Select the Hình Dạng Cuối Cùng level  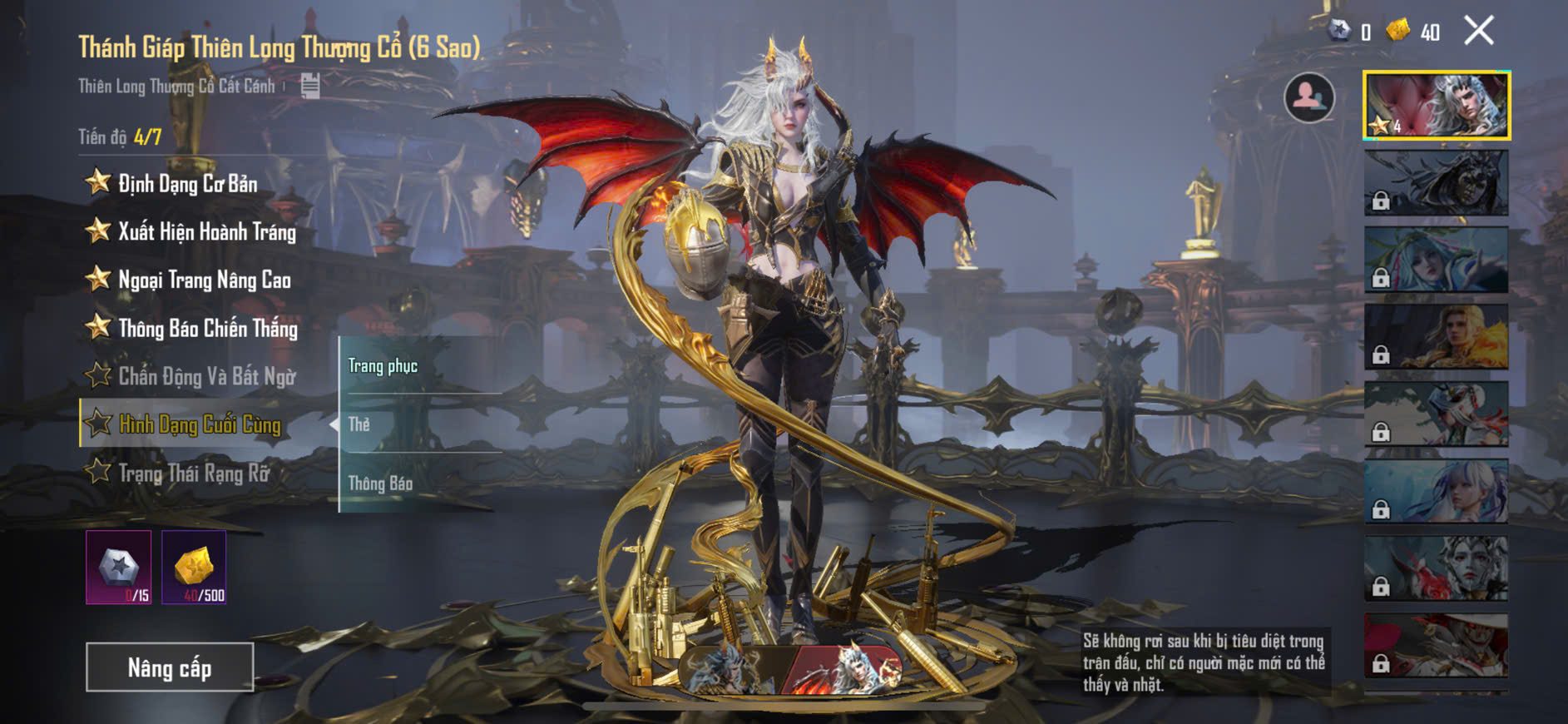pyautogui.click(x=200, y=424)
